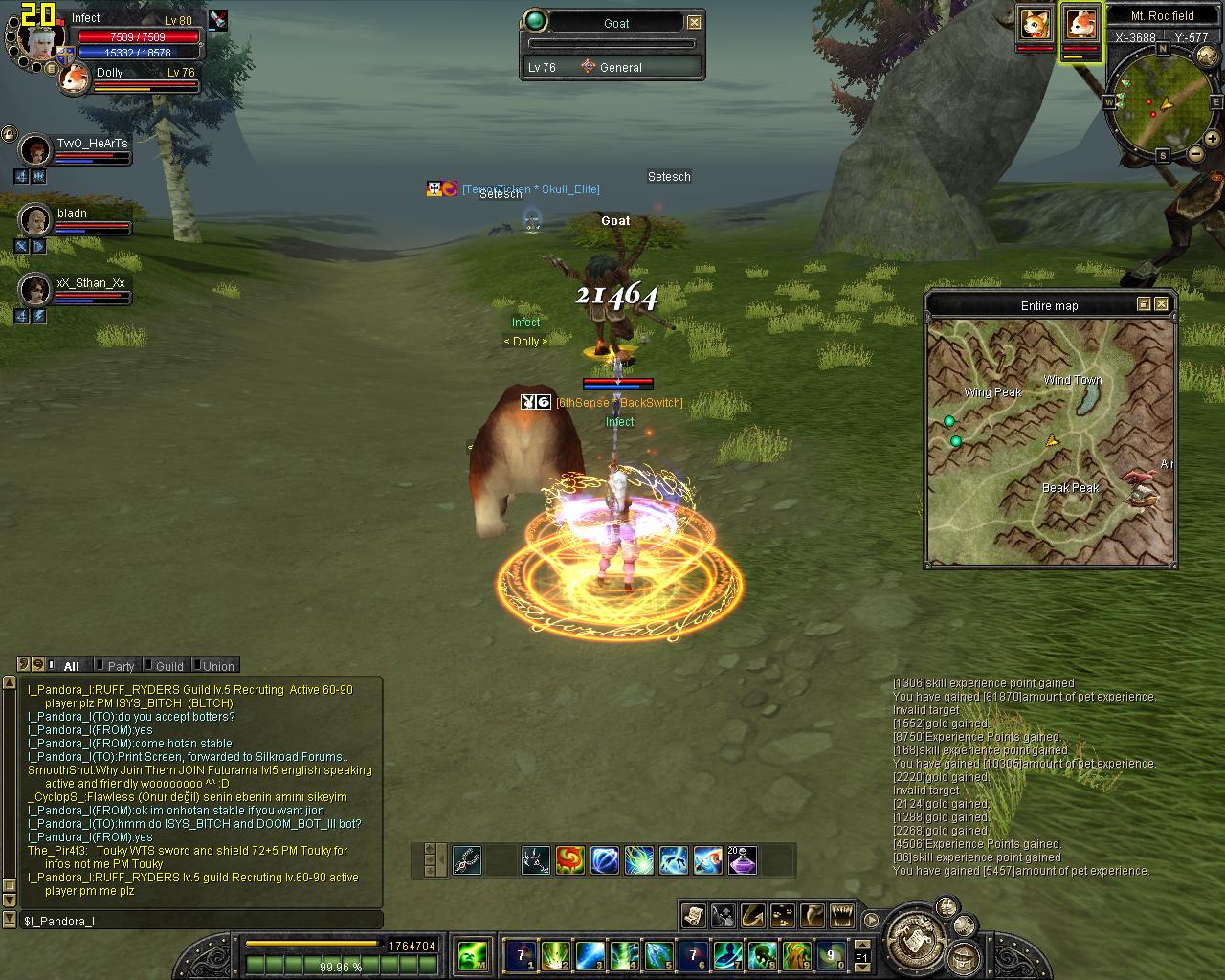Cast the skill in hotbar slot 1
Viewport: 1225px width, 980px height.
(520, 956)
